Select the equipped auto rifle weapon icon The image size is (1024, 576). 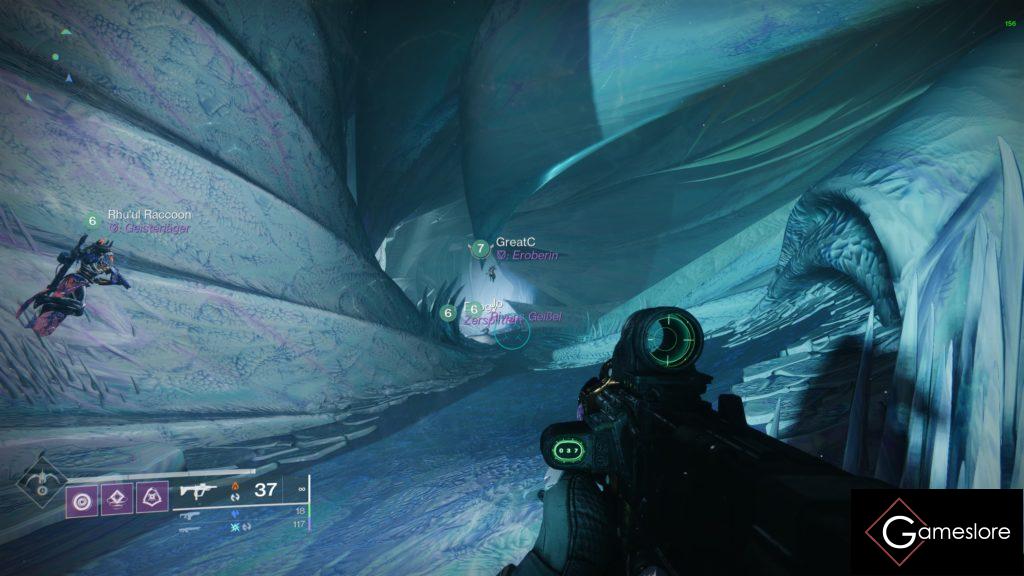[x=195, y=491]
